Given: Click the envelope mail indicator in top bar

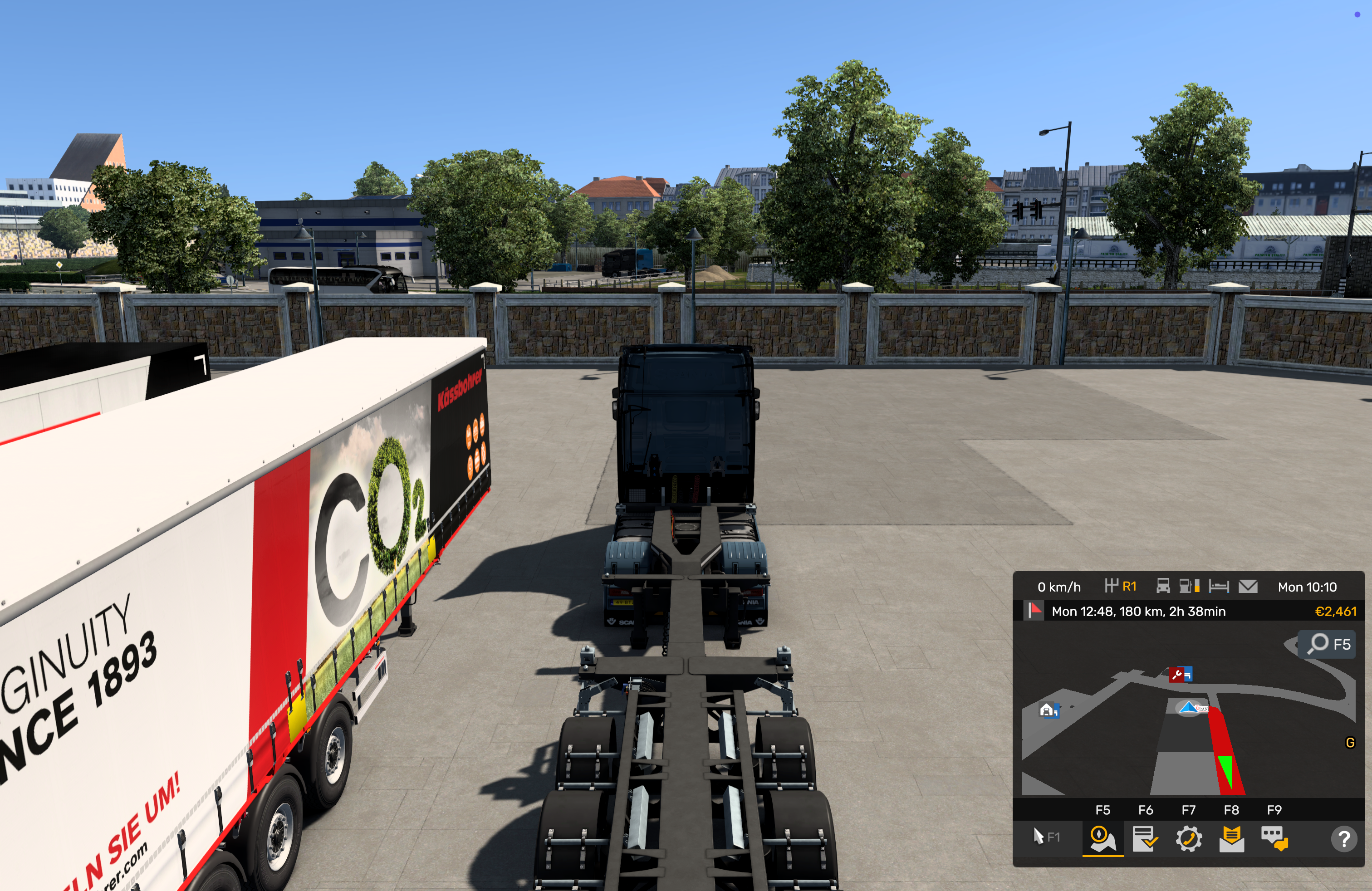Looking at the screenshot, I should (1248, 586).
